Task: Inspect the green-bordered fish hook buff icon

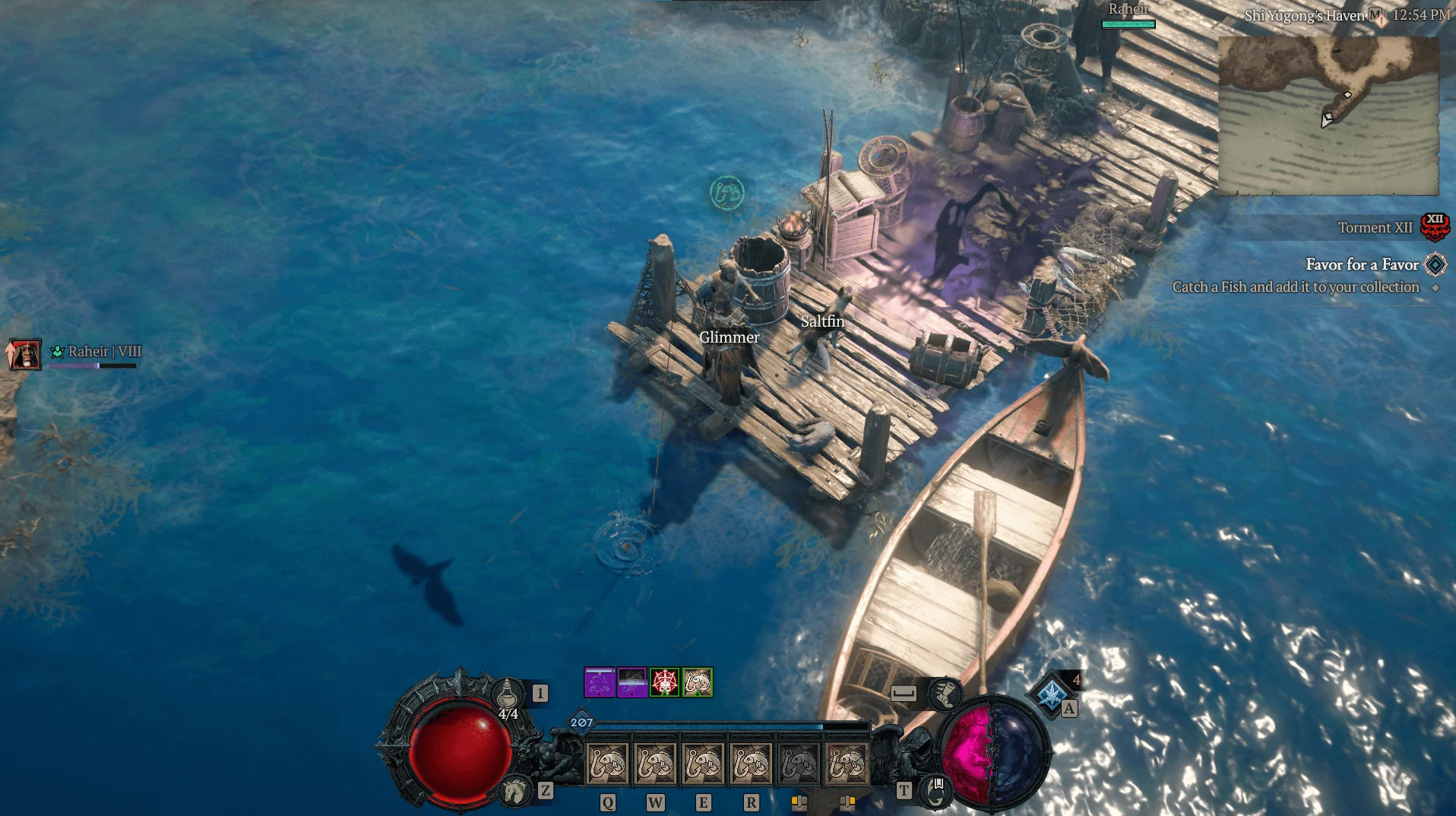Action: pyautogui.click(x=698, y=682)
